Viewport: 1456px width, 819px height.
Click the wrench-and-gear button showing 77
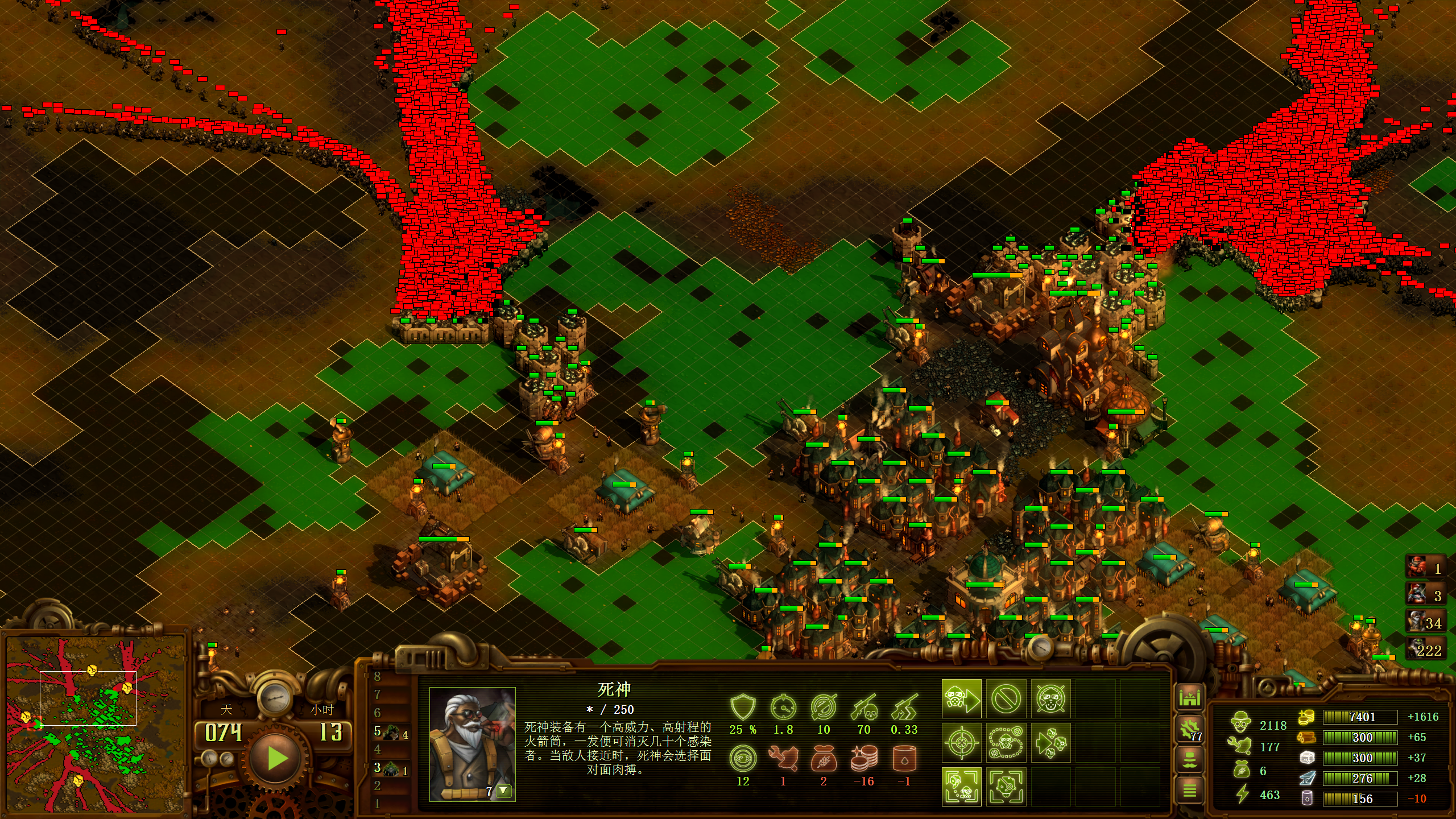tap(1189, 729)
